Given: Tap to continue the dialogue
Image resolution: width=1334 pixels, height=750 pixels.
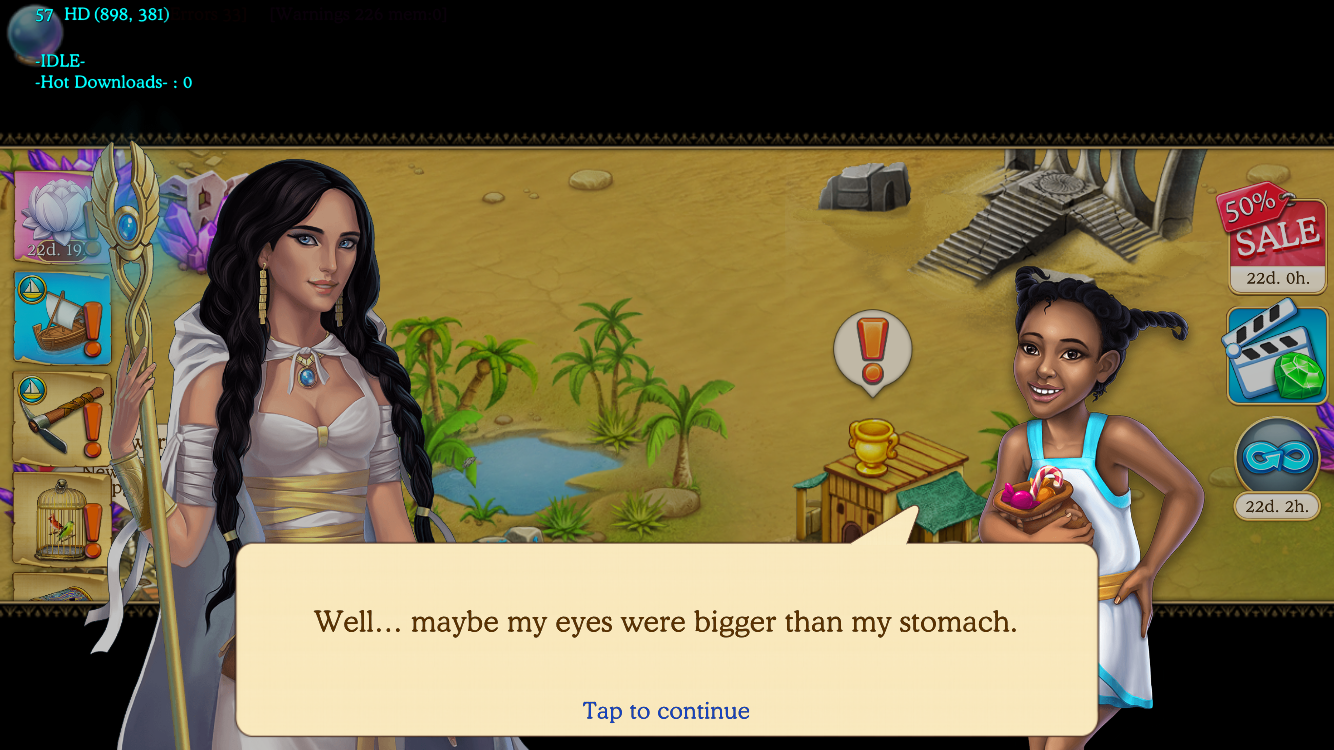Looking at the screenshot, I should click(666, 711).
